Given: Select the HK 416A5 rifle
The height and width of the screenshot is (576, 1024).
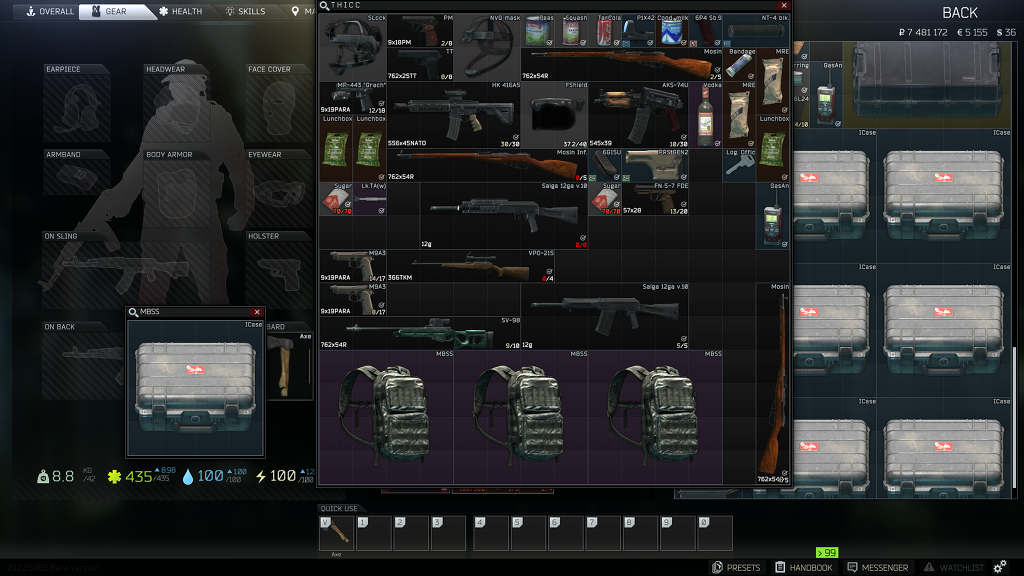Looking at the screenshot, I should click(453, 115).
